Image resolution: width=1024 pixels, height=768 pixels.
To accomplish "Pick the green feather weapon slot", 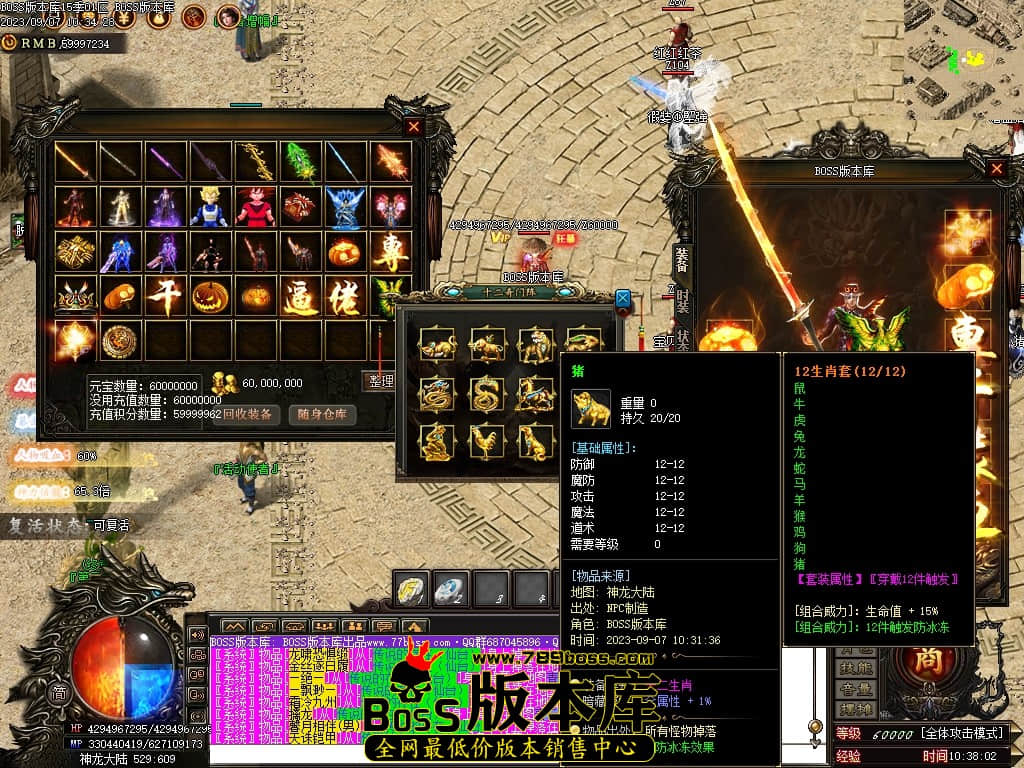I will pyautogui.click(x=300, y=161).
